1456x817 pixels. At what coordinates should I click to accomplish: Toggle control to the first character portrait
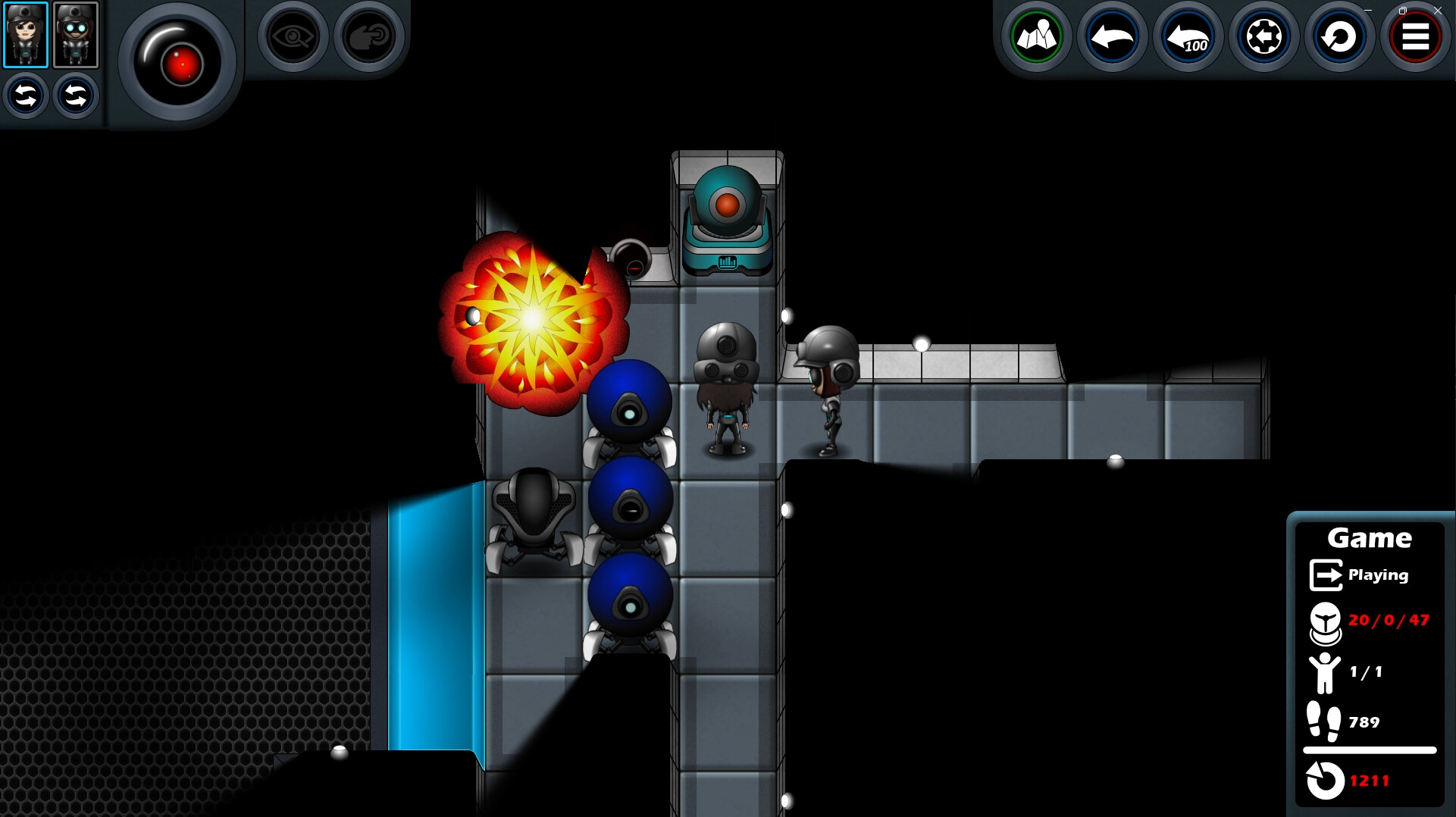coord(27,34)
